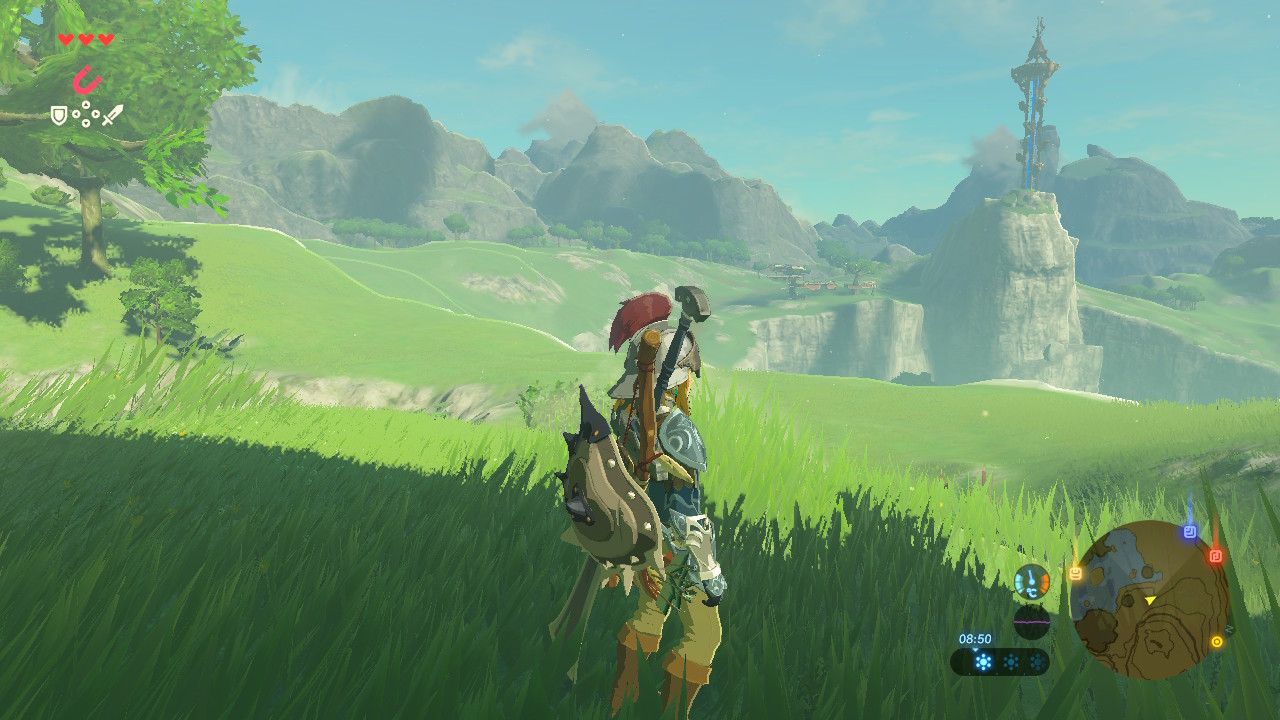Select the sword weapon icon

tap(112, 115)
